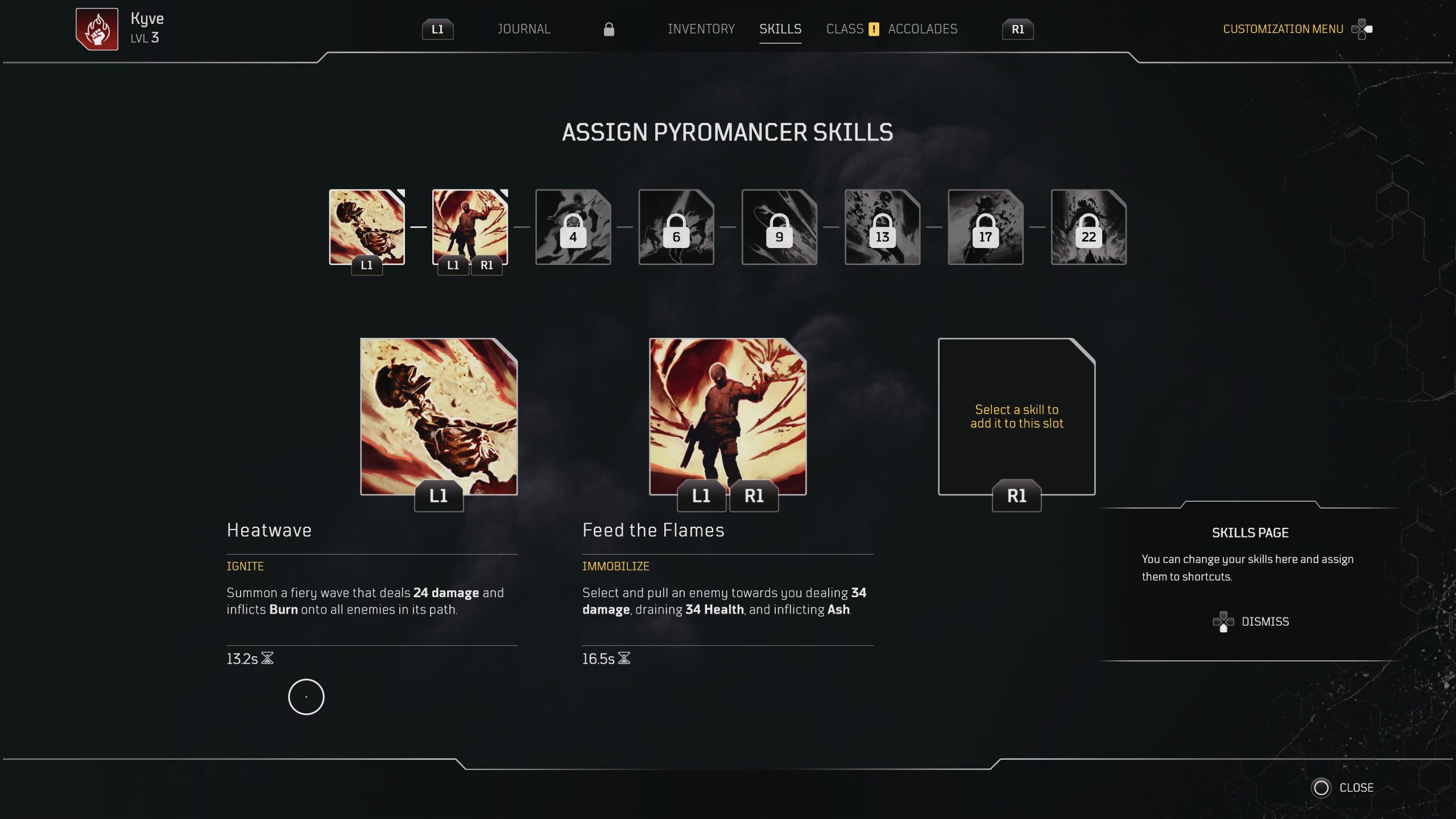Open the locked tab with padlock icon
The image size is (1456, 819).
[x=609, y=29]
